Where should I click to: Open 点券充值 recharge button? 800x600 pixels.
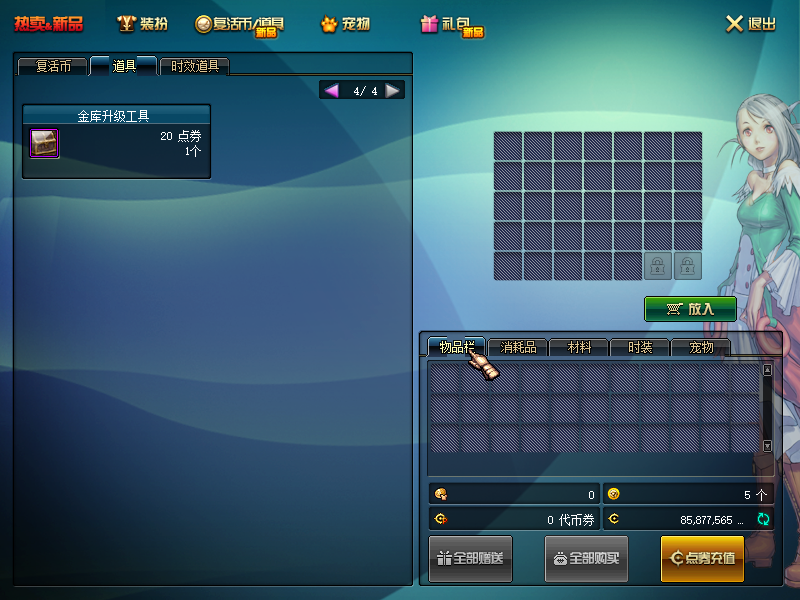coord(702,558)
